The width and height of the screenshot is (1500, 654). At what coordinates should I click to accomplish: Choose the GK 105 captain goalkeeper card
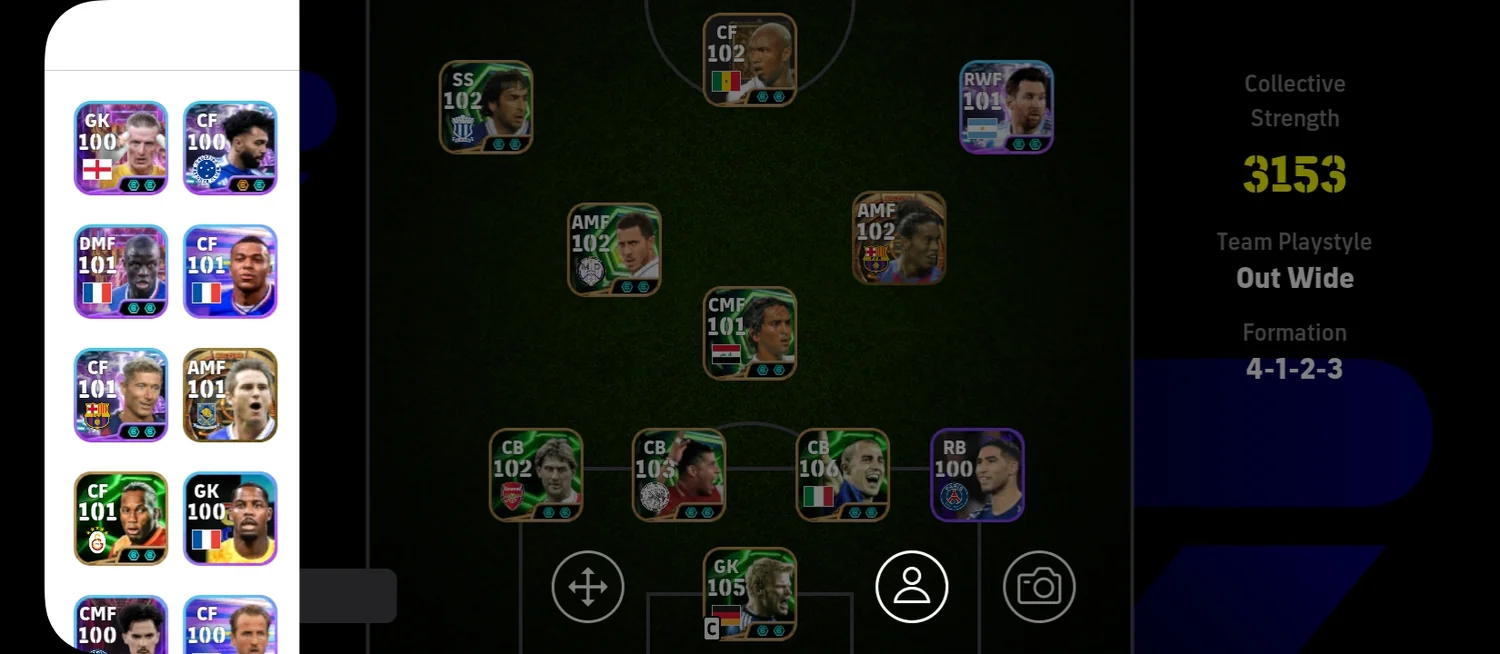pyautogui.click(x=750, y=593)
